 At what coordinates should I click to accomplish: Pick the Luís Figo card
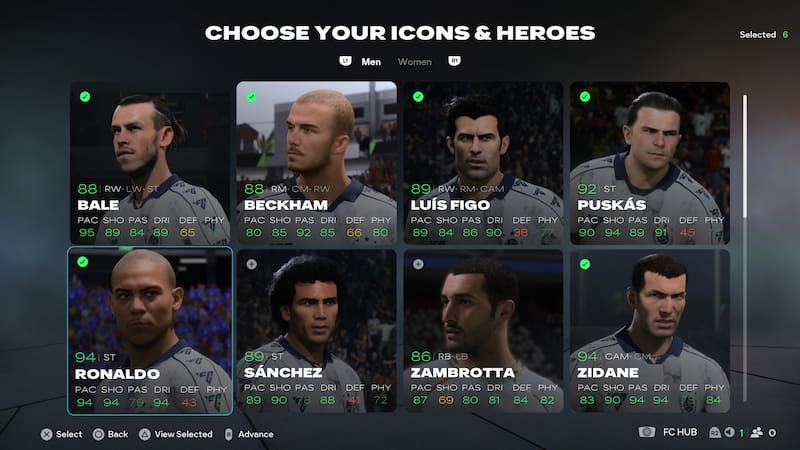click(x=483, y=163)
